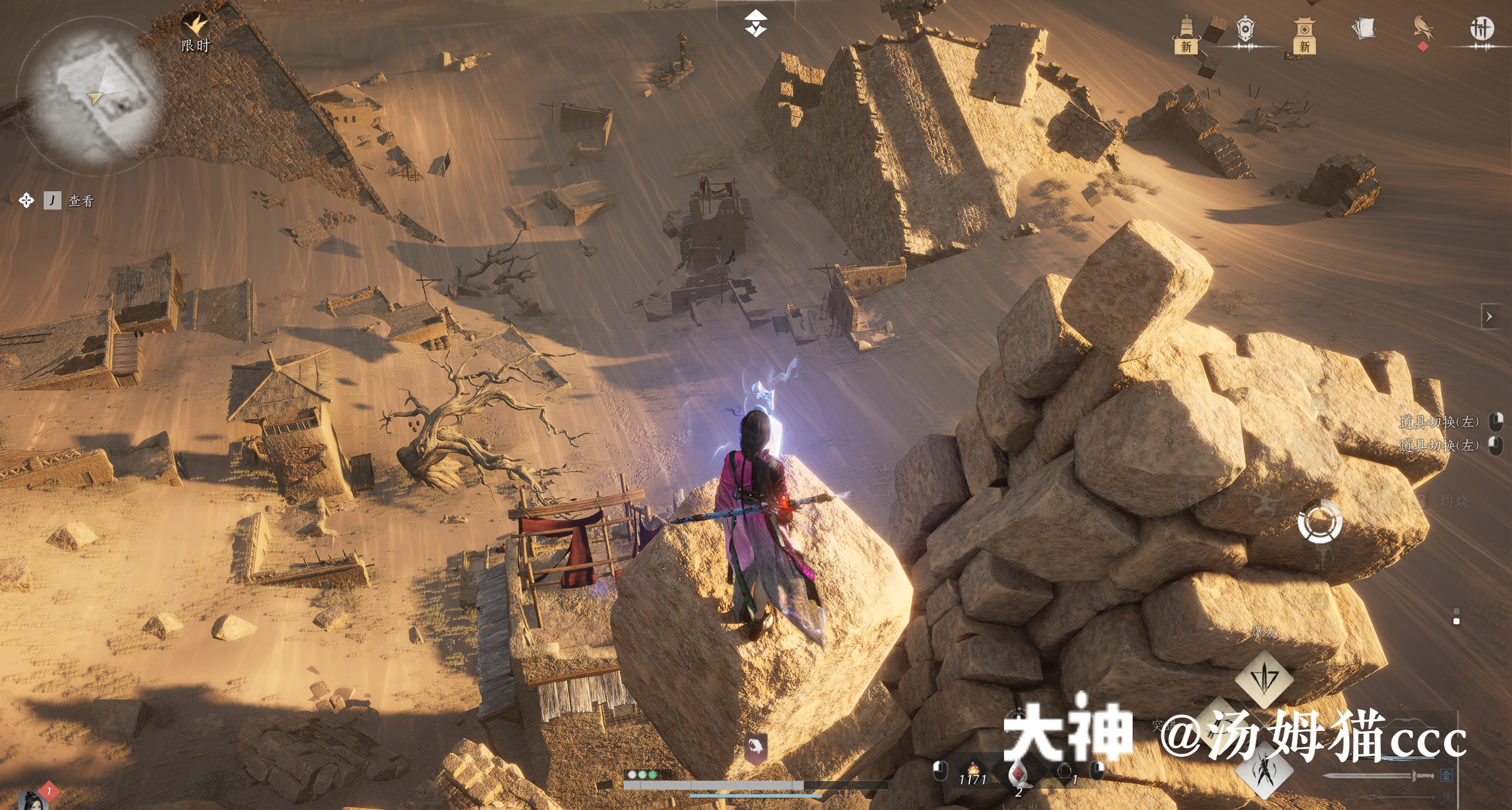Expand the side panel arrow tab
The image size is (1512, 810).
tap(1489, 317)
